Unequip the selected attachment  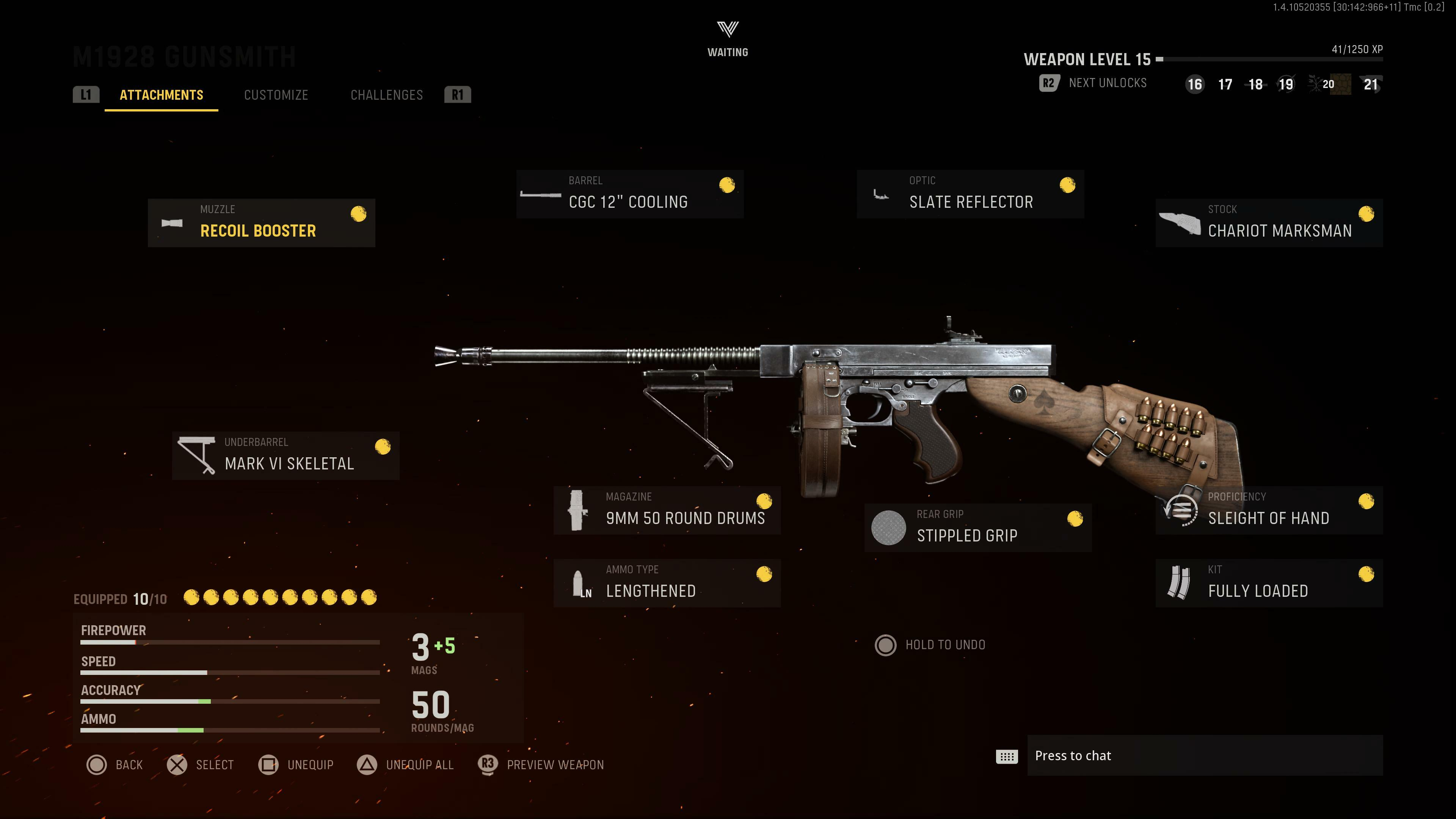tap(296, 765)
